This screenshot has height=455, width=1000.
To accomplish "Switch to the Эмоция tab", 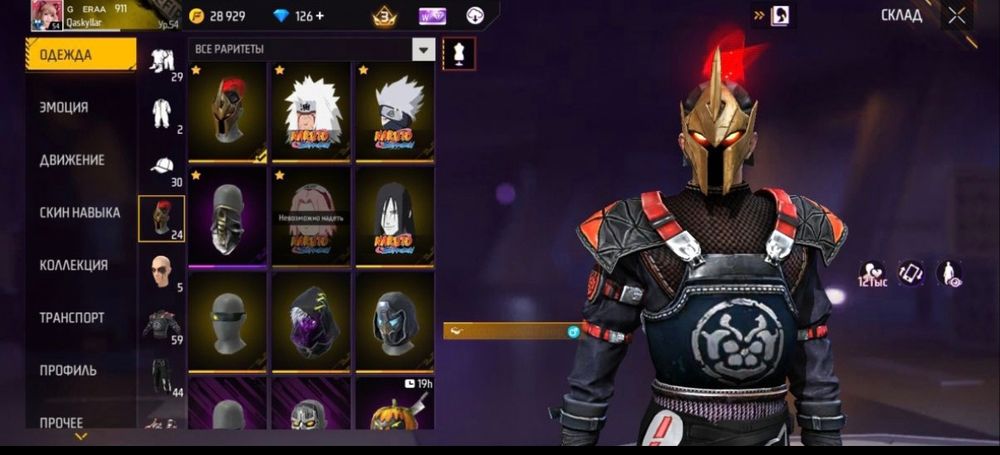I will pyautogui.click(x=64, y=107).
